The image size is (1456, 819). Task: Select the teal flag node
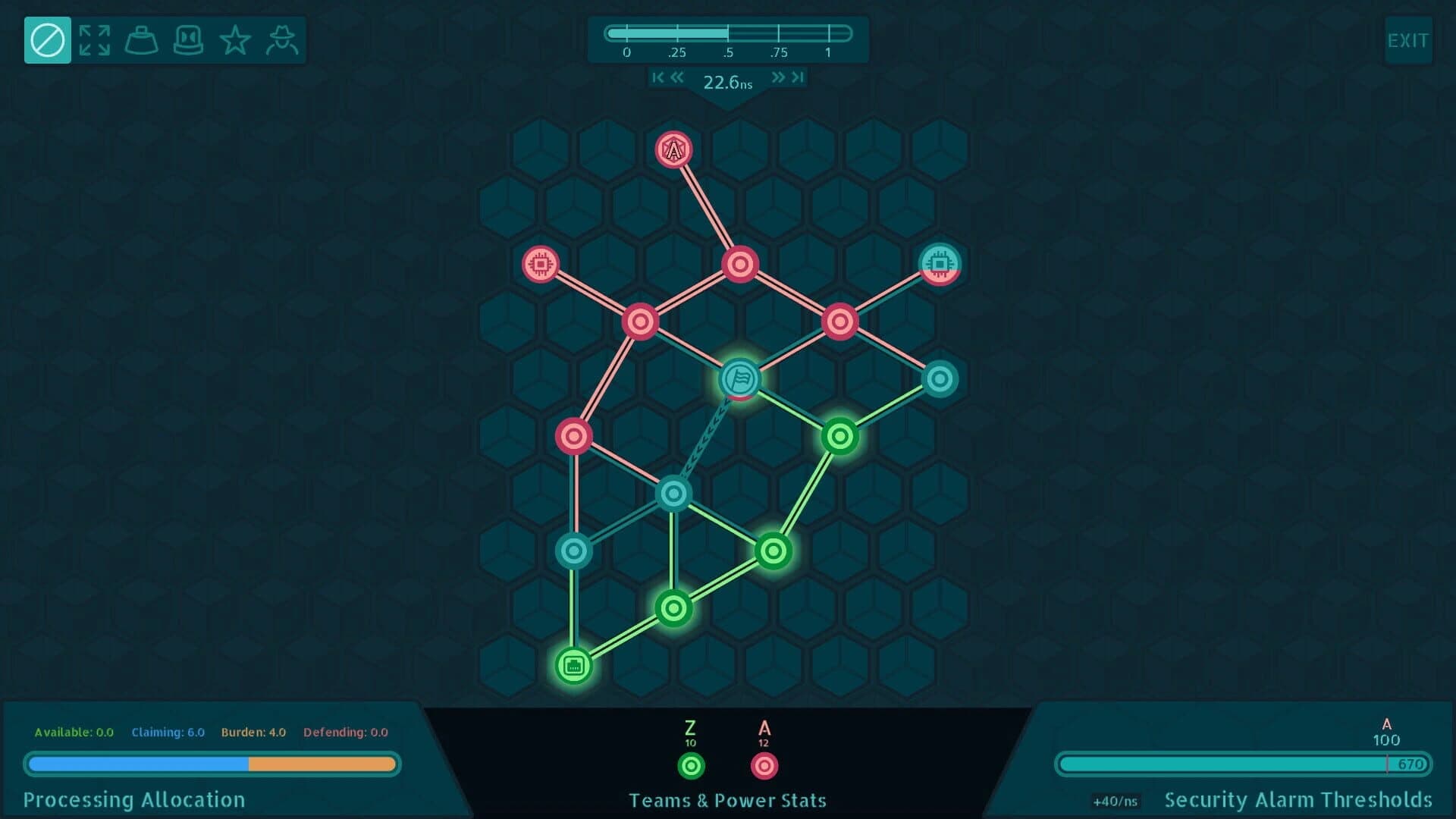point(739,381)
